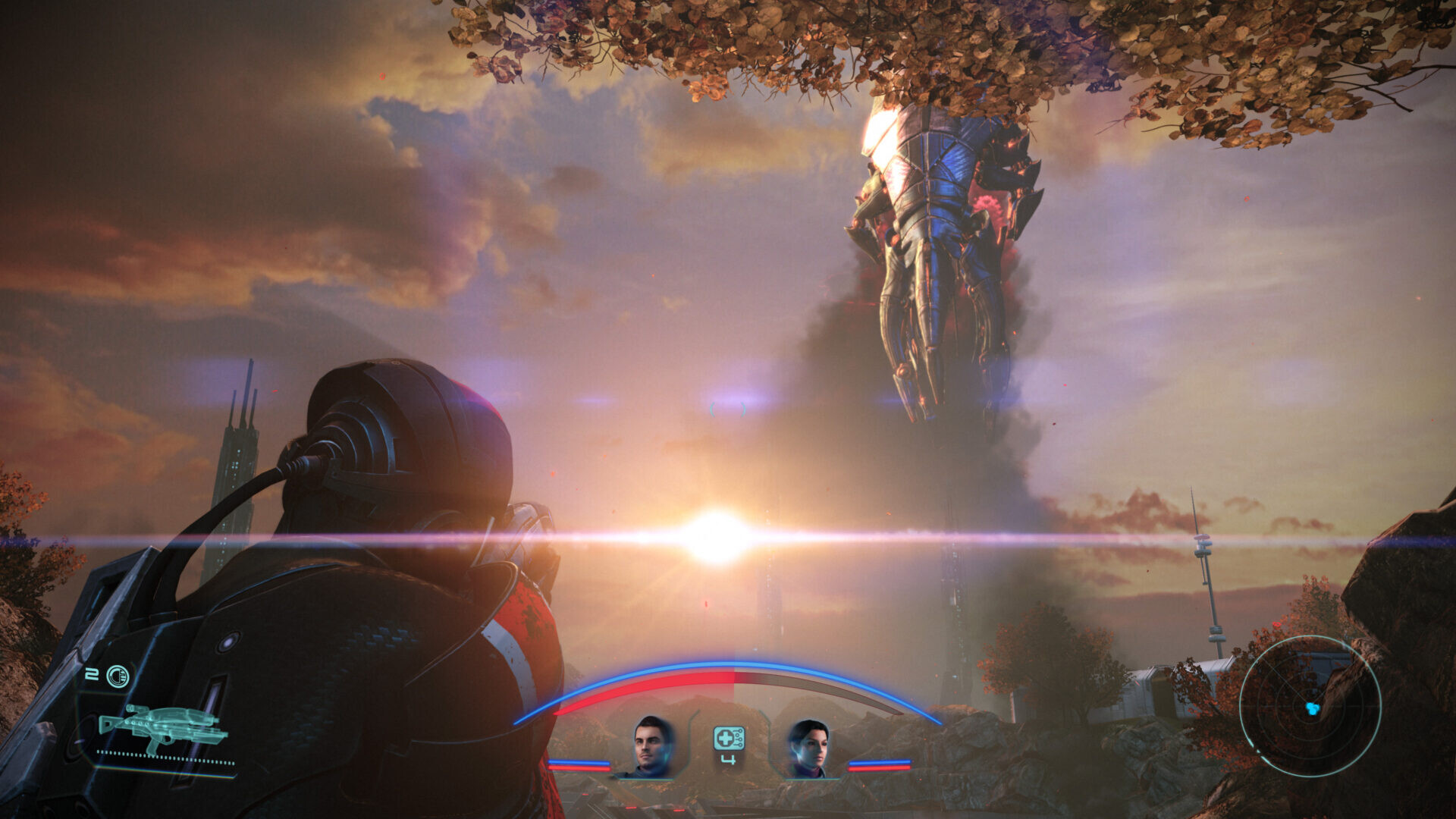Click the circular radar minimap
This screenshot has height=819, width=1456.
click(x=1310, y=707)
